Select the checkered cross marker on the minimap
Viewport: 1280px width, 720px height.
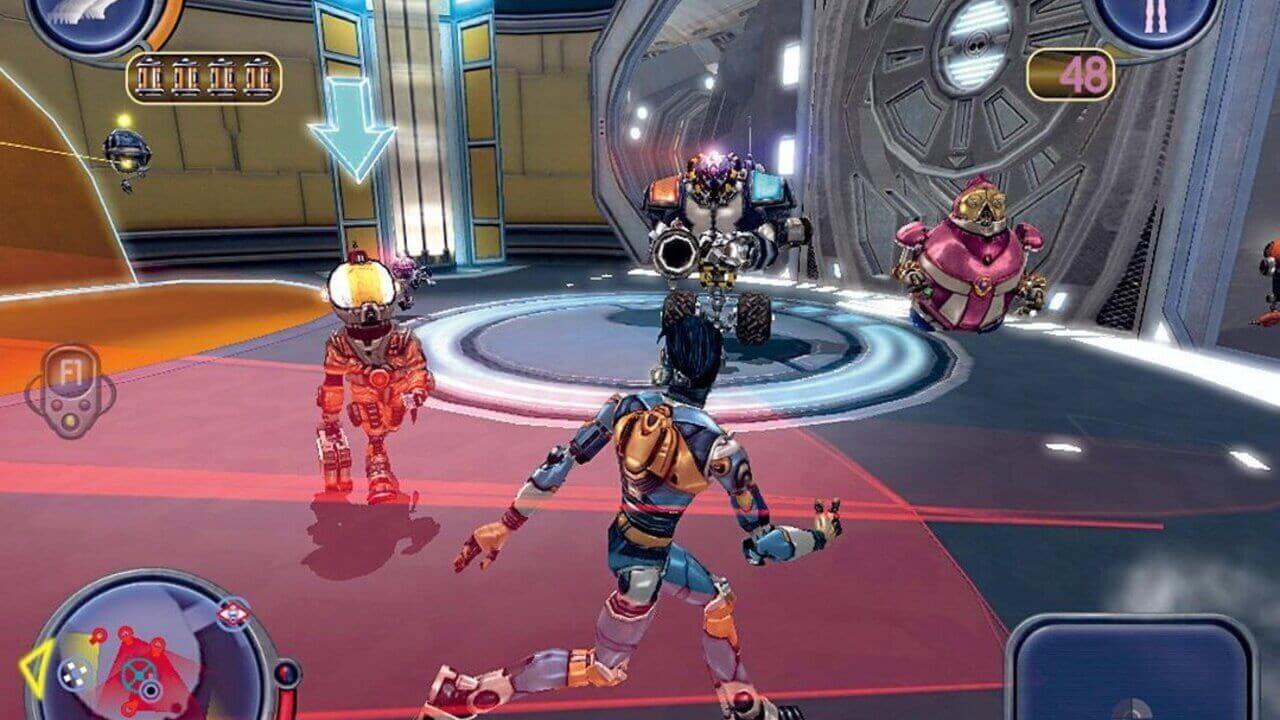point(75,673)
